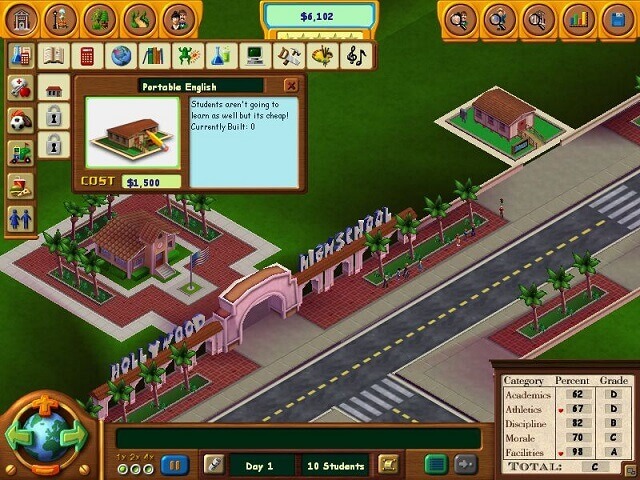Pause the game with the blue button
Image resolution: width=640 pixels, height=480 pixels.
tap(175, 465)
